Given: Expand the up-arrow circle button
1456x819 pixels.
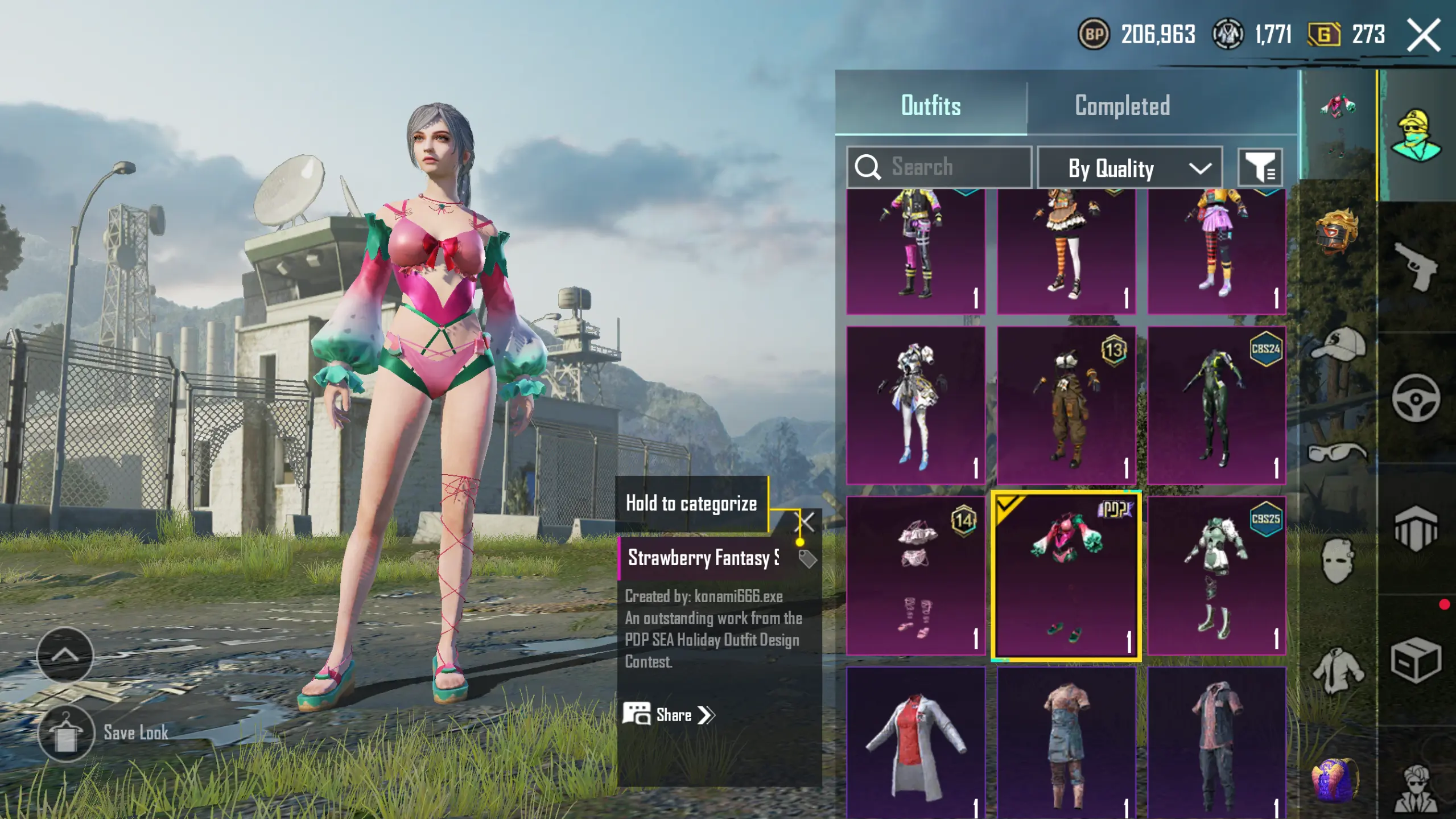Looking at the screenshot, I should 65,655.
